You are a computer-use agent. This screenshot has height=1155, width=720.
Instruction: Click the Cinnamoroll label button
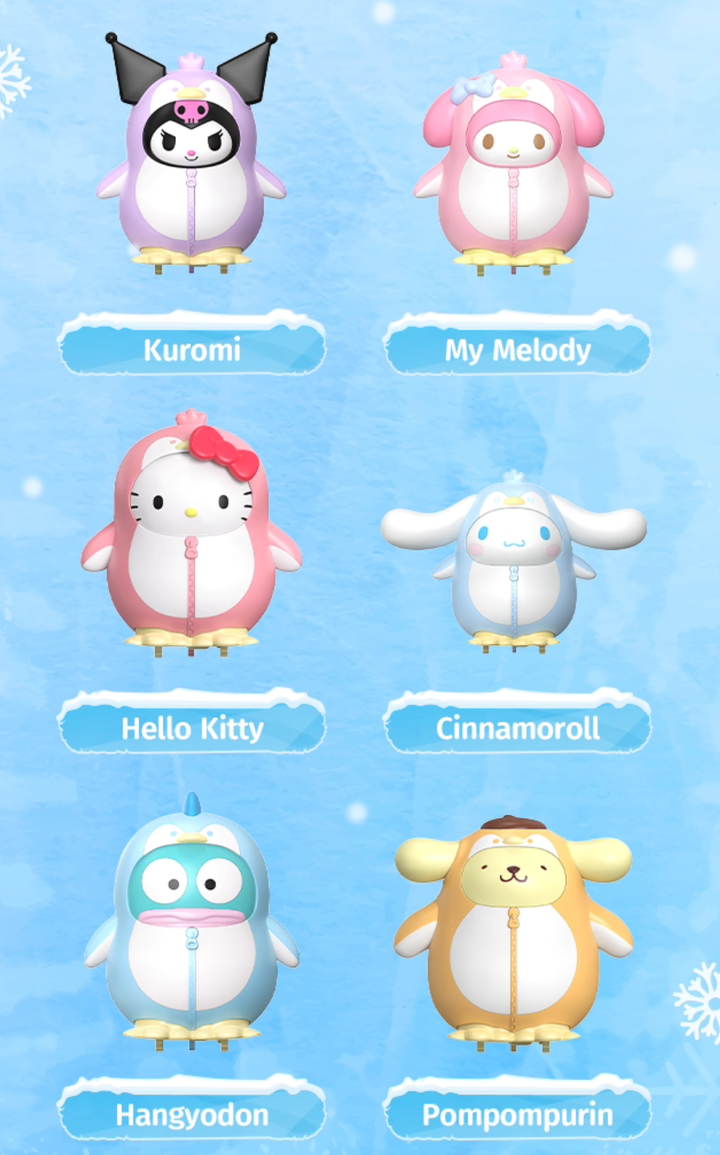tap(517, 728)
